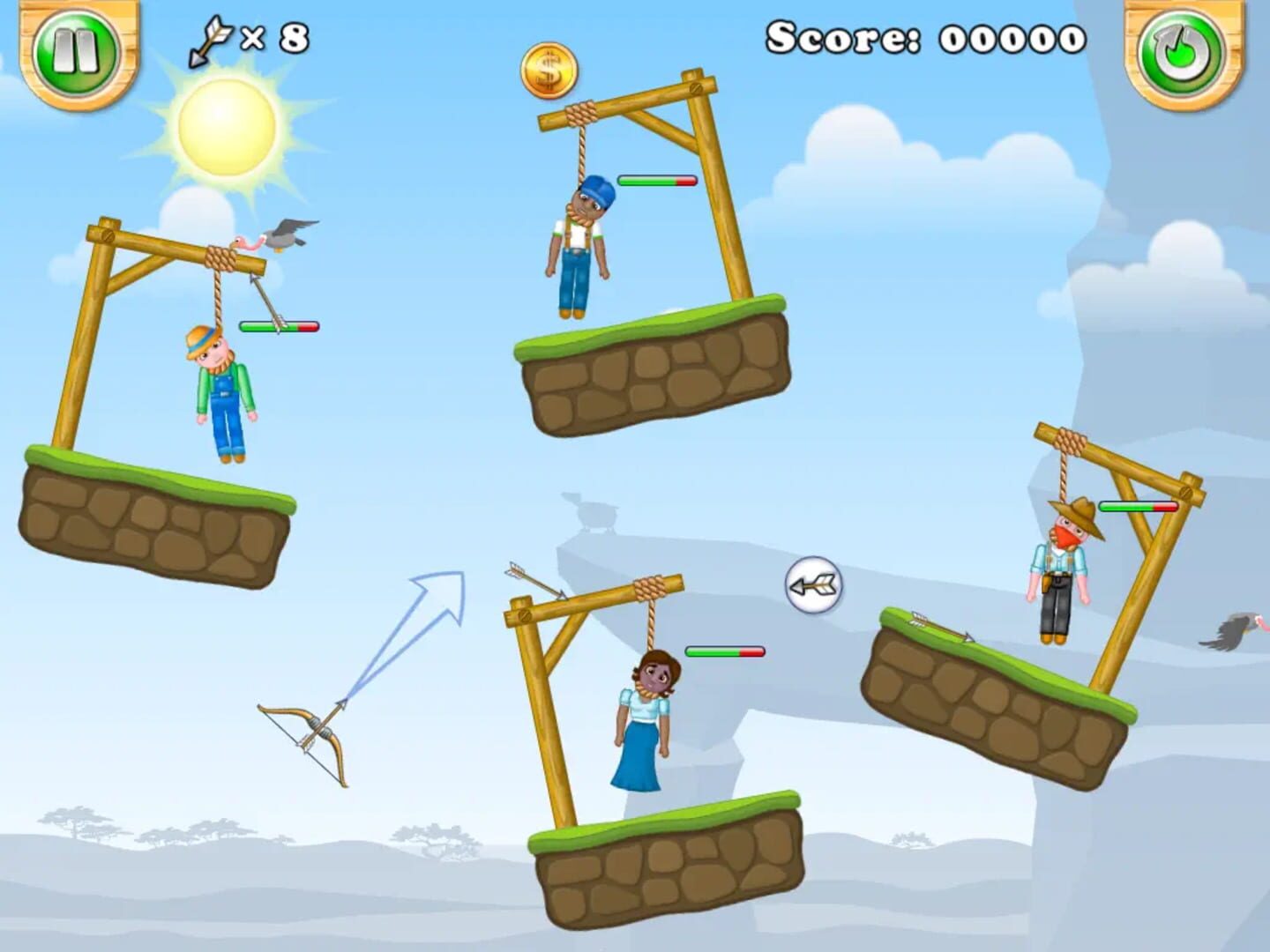Screen dimensions: 1270x952
Task: Click the vulture carrying a worm
Action: (273, 236)
